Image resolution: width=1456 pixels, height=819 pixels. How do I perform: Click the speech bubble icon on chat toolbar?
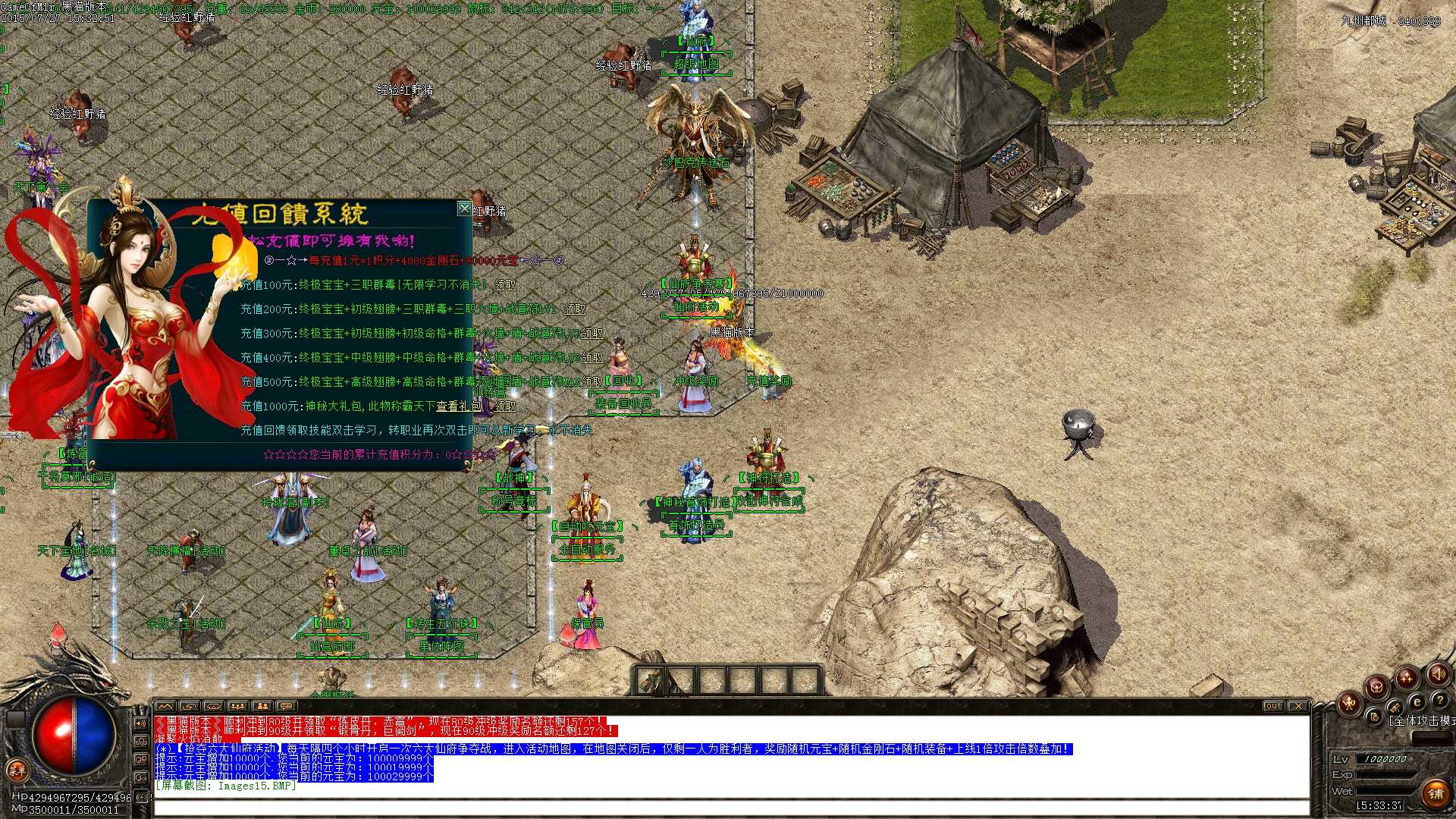287,705
